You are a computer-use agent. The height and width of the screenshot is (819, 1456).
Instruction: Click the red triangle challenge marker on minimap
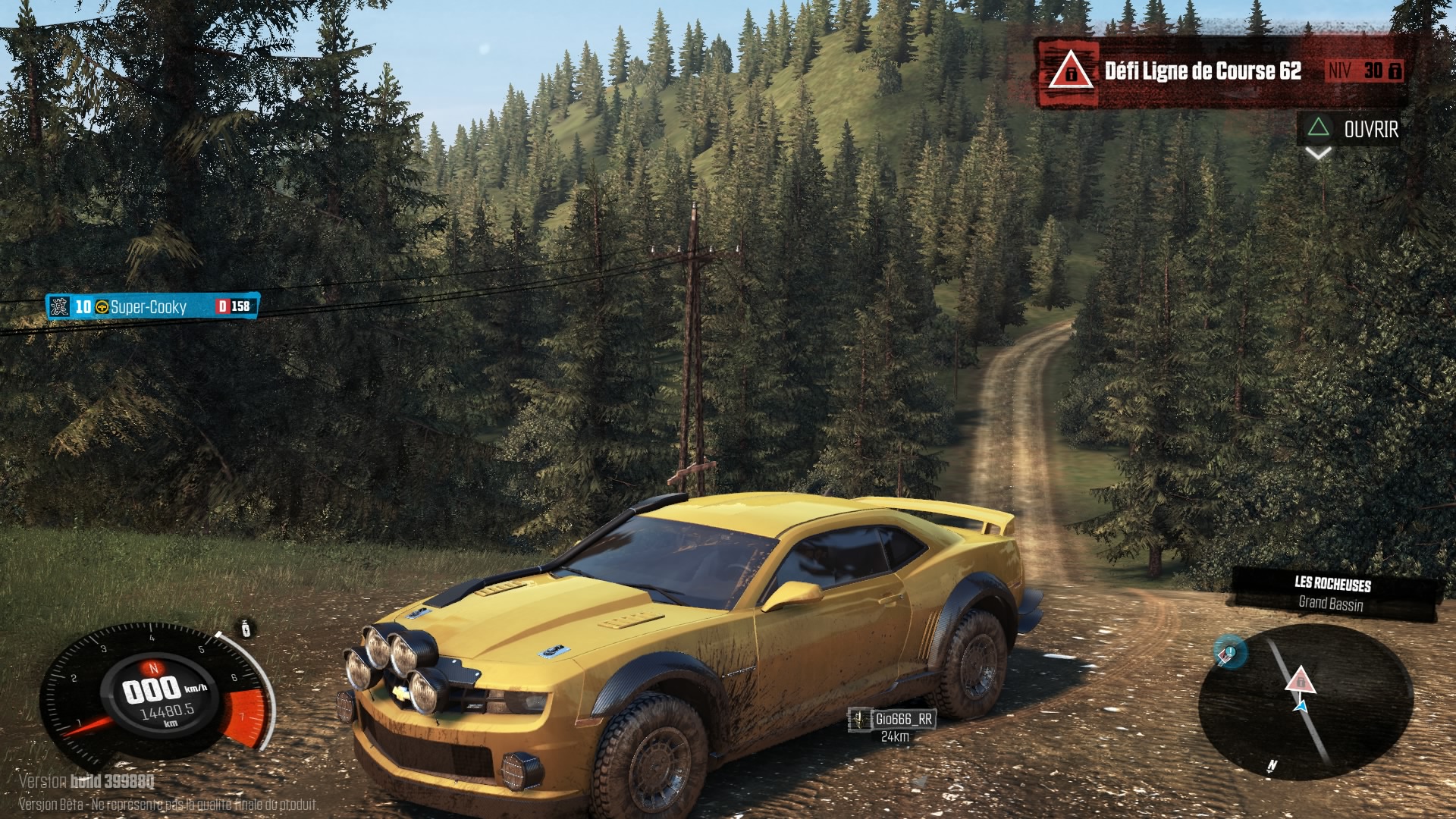click(1300, 679)
